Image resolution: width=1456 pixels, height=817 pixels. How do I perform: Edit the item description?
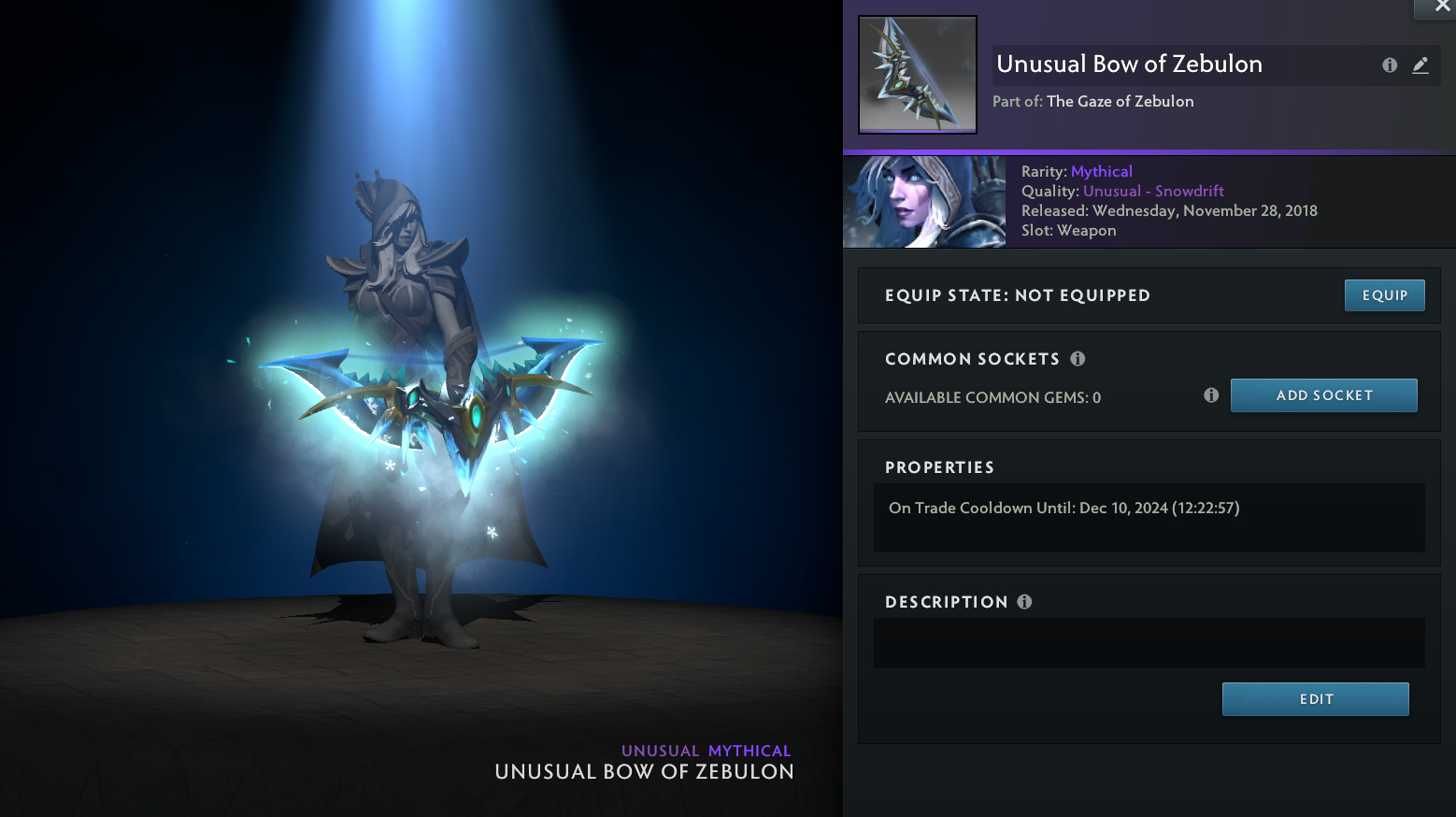click(x=1315, y=699)
